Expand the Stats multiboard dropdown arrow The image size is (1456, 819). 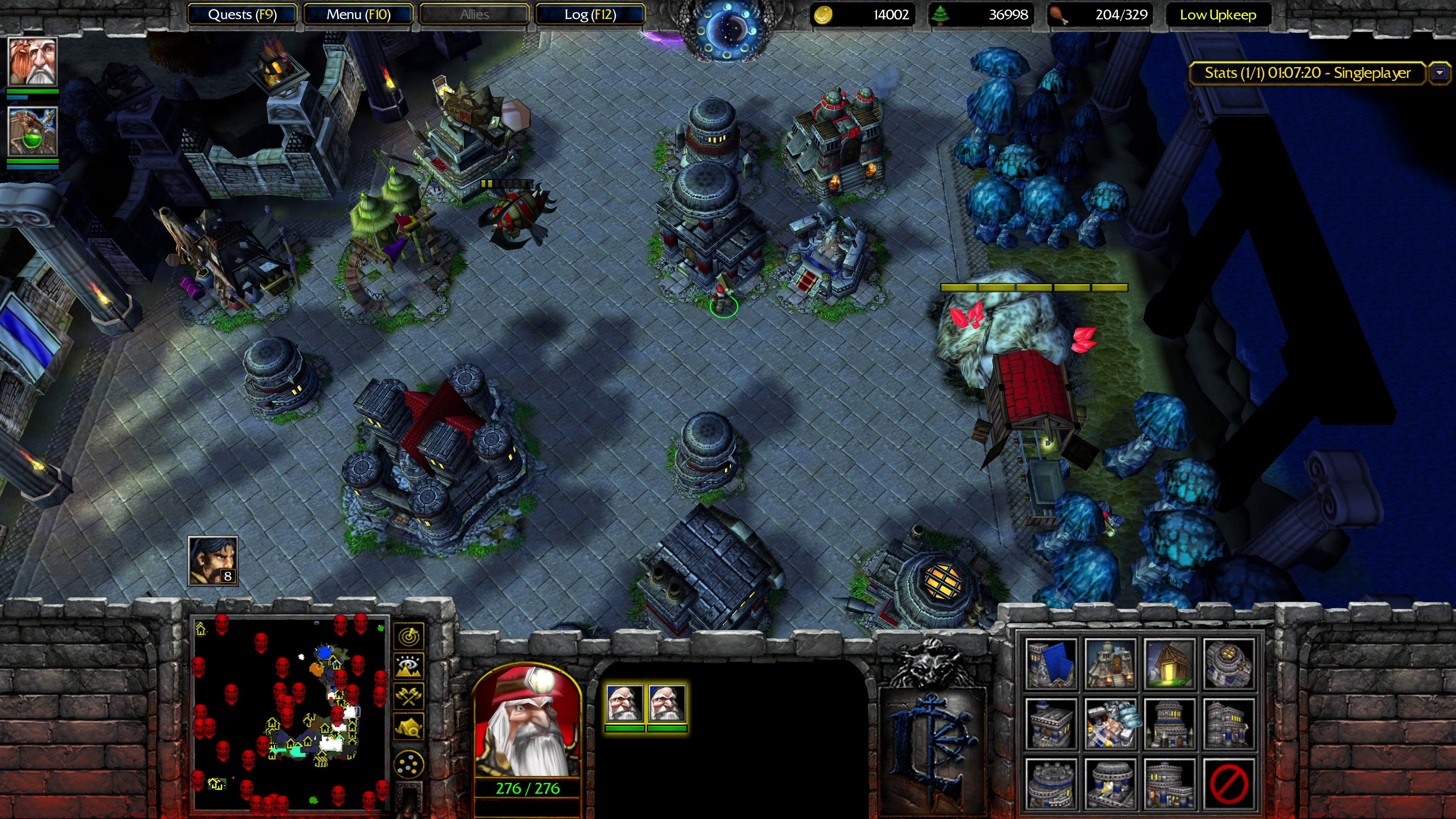tap(1440, 73)
